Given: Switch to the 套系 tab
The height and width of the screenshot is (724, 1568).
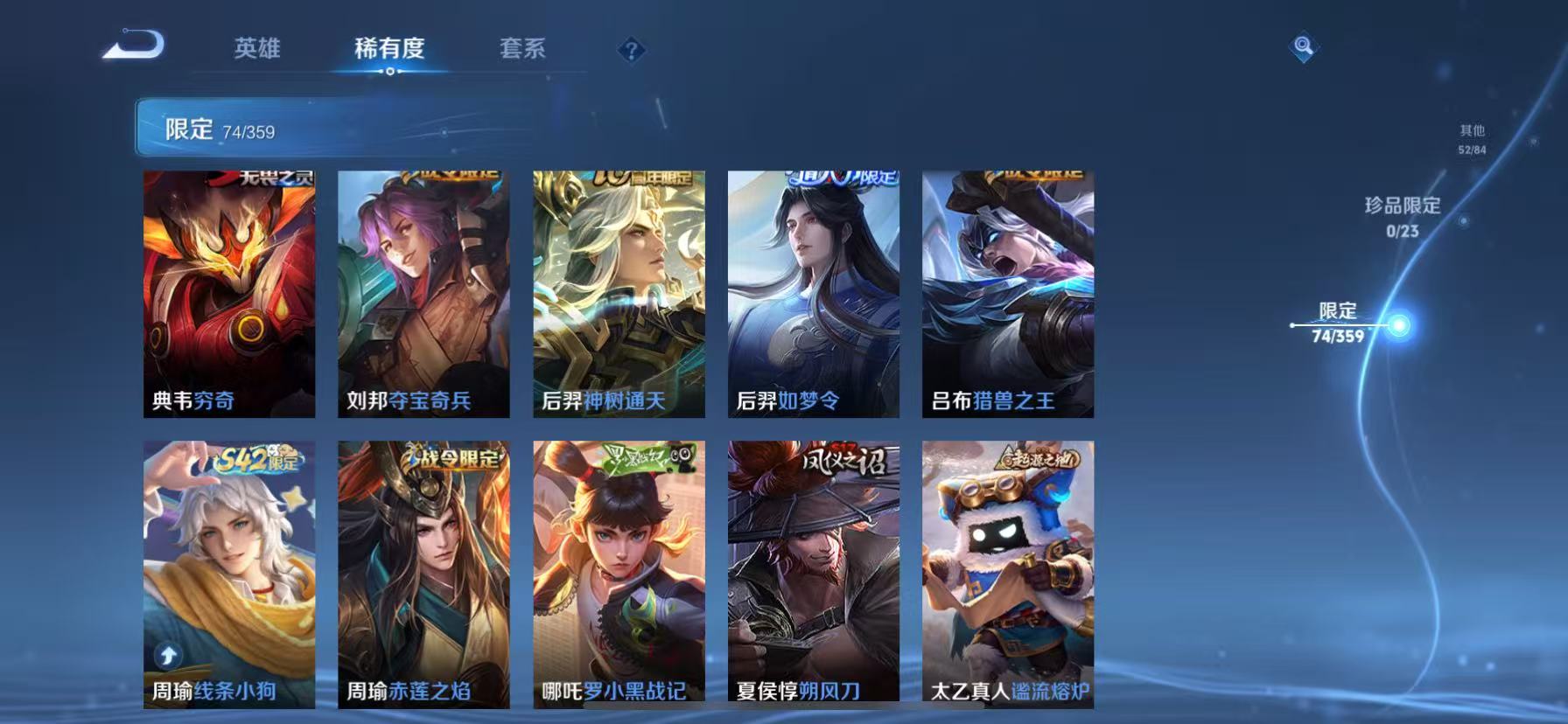Looking at the screenshot, I should click(x=522, y=50).
